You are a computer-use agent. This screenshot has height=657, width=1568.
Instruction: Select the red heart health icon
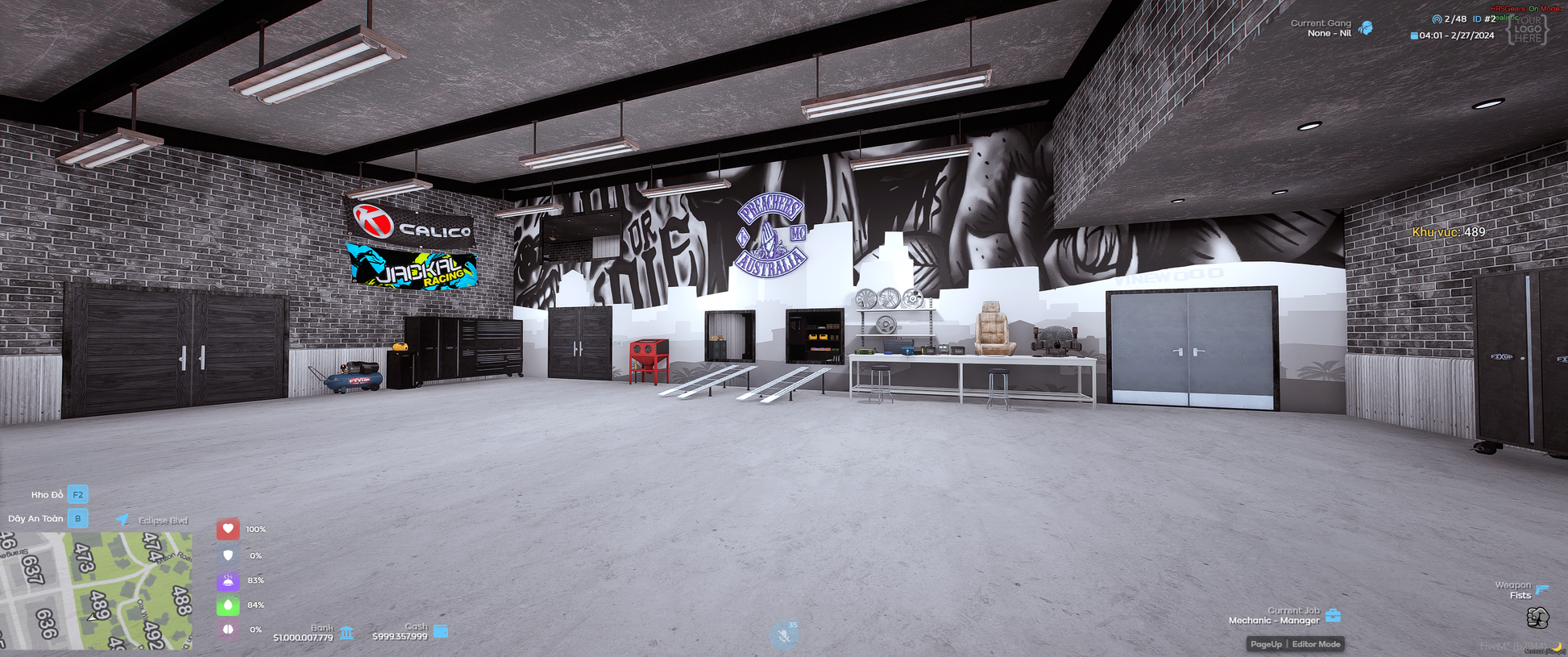[x=228, y=529]
